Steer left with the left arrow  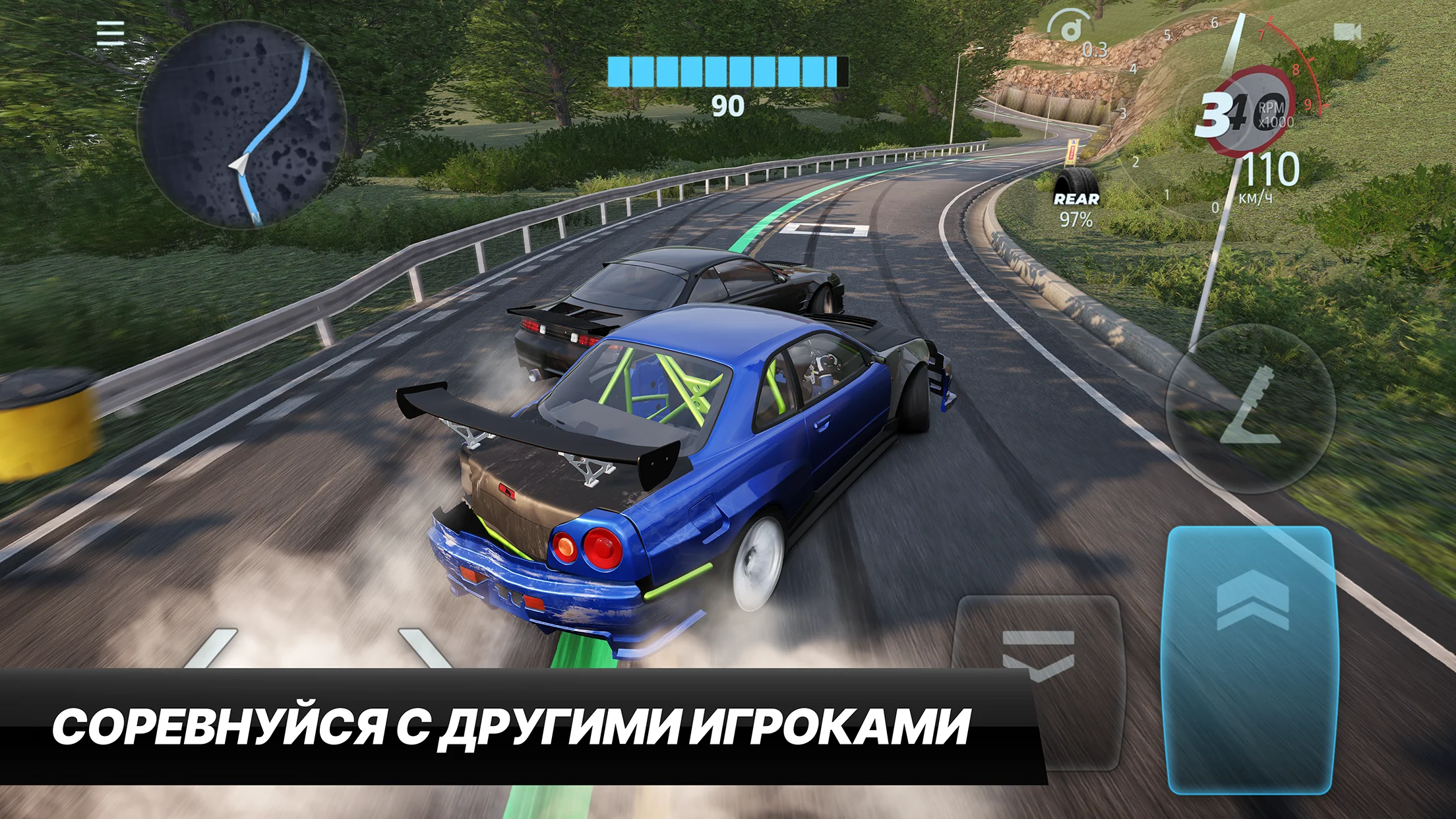(212, 649)
